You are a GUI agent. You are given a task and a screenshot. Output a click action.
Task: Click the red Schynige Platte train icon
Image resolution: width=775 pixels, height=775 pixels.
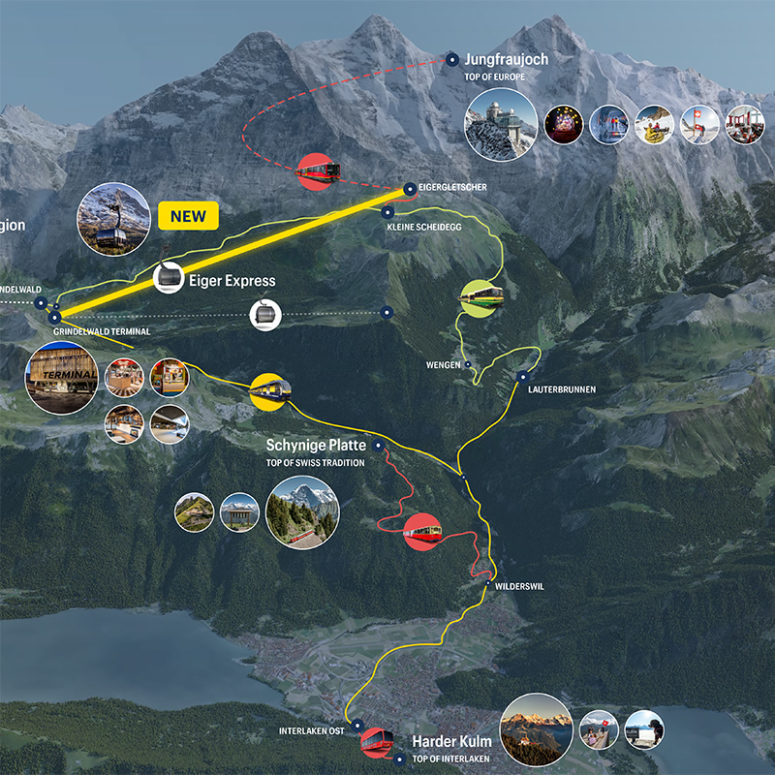423,531
